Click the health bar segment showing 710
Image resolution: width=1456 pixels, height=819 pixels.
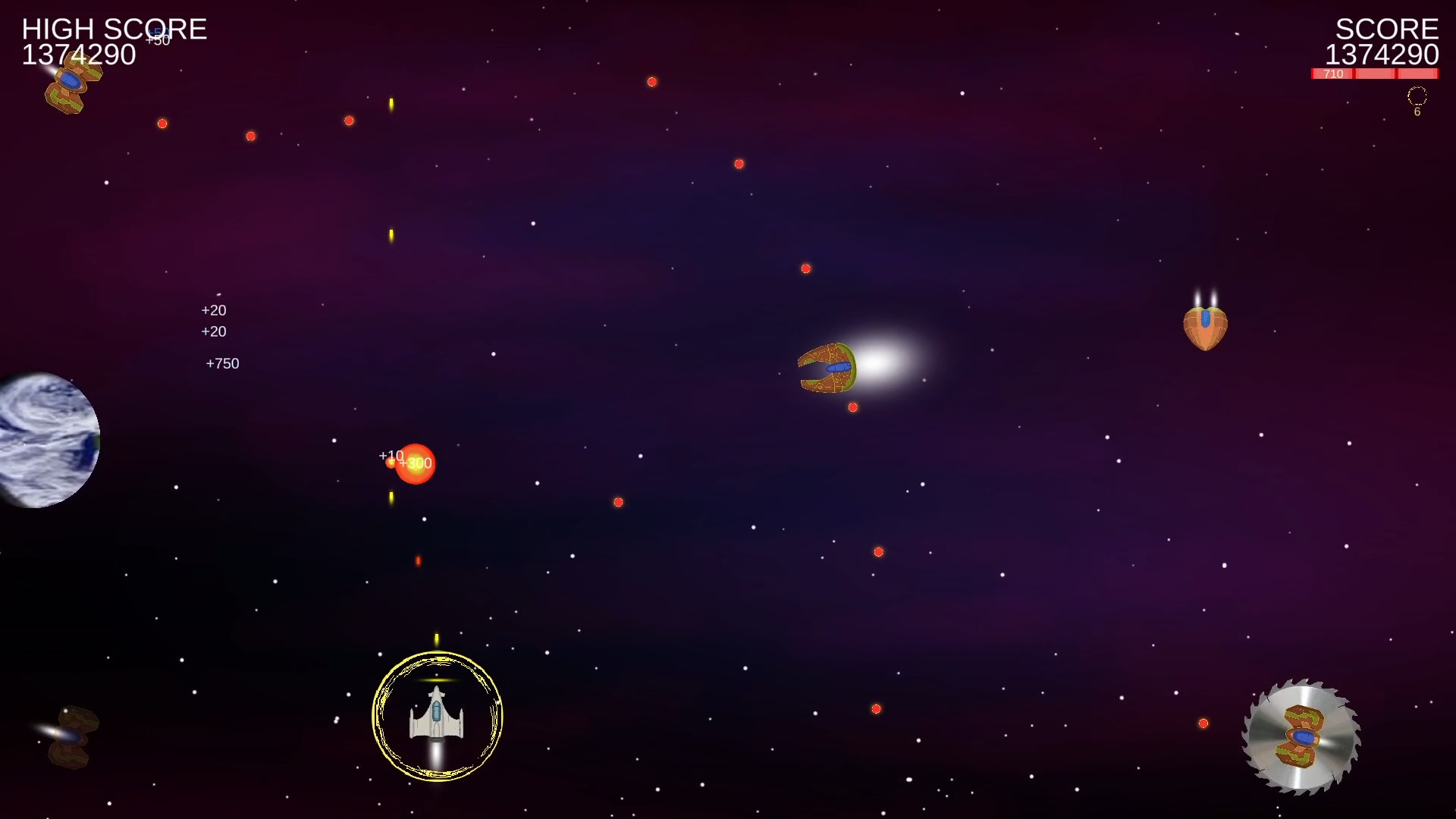pos(1331,74)
